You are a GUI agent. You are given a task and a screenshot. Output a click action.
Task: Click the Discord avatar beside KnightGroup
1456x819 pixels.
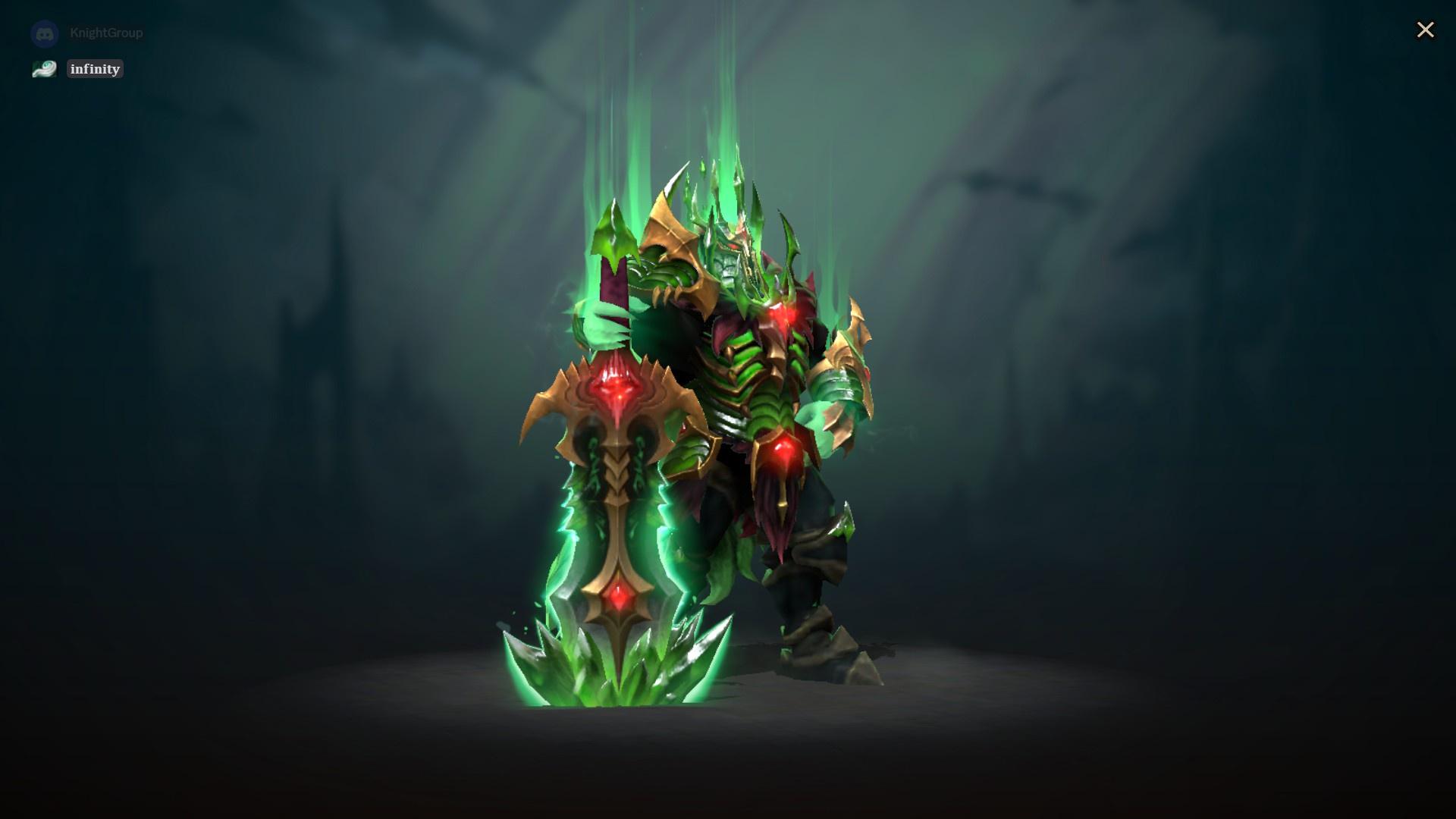[x=44, y=33]
